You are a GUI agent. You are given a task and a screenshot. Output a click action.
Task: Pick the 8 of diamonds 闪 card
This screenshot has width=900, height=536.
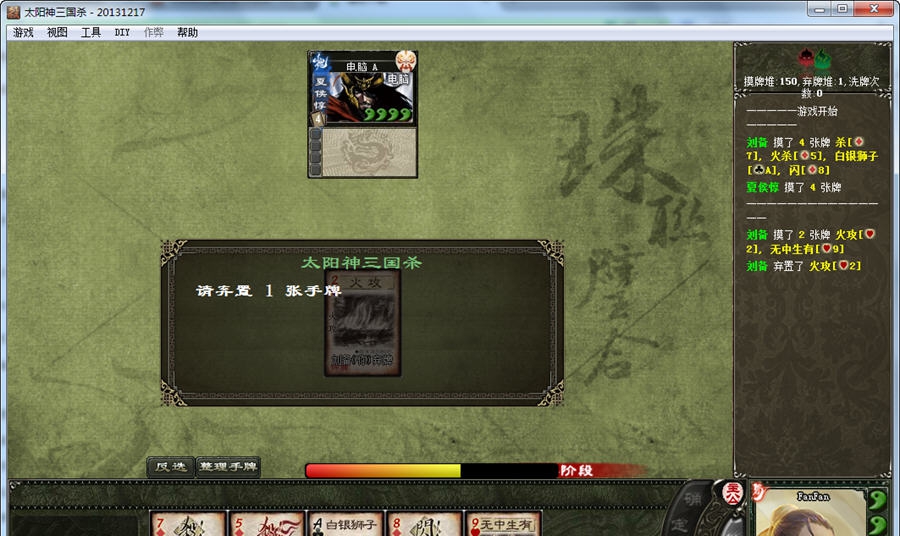423,524
